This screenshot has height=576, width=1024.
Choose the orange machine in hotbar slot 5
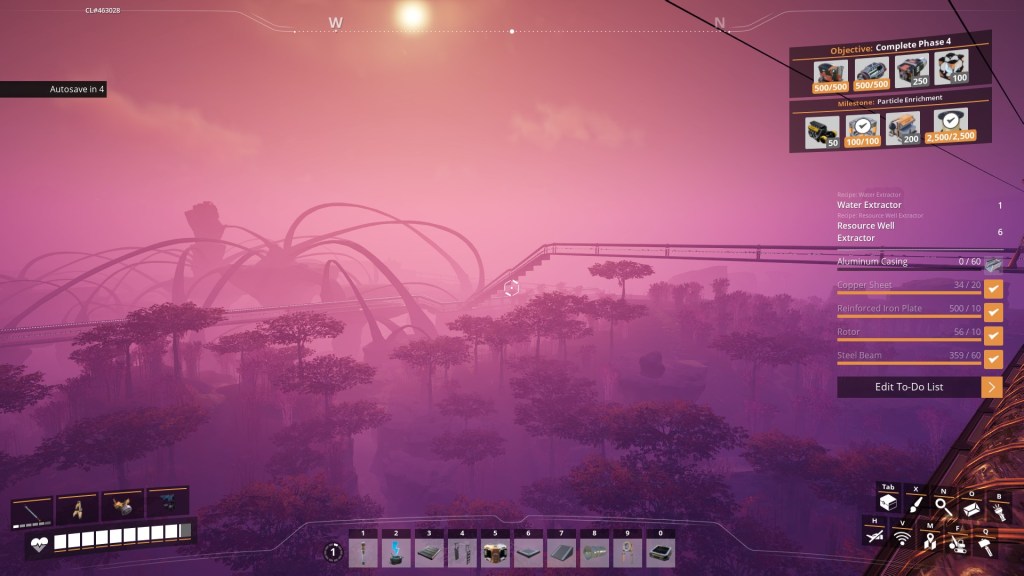(x=494, y=553)
